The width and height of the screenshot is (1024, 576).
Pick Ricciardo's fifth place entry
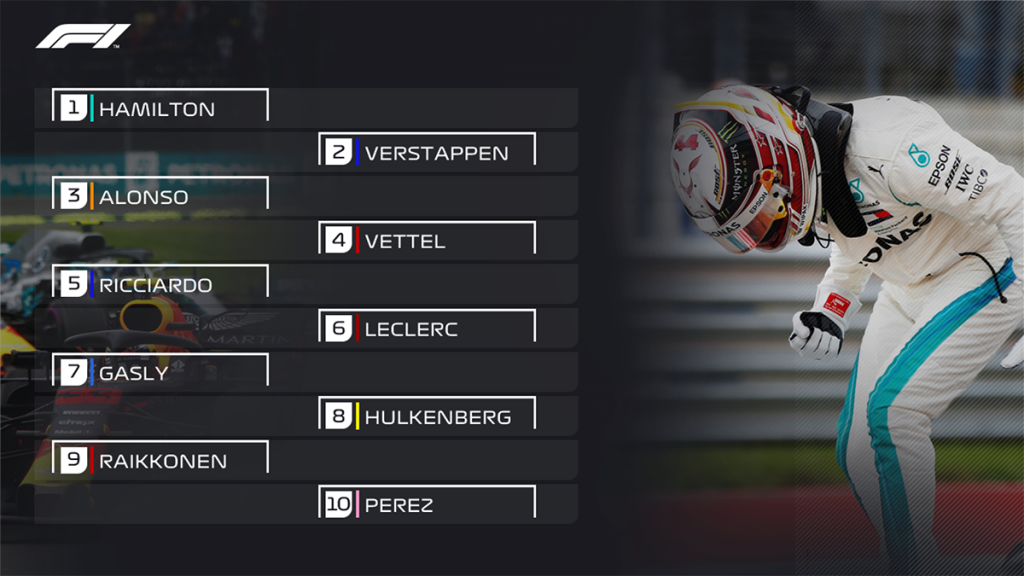tap(160, 284)
